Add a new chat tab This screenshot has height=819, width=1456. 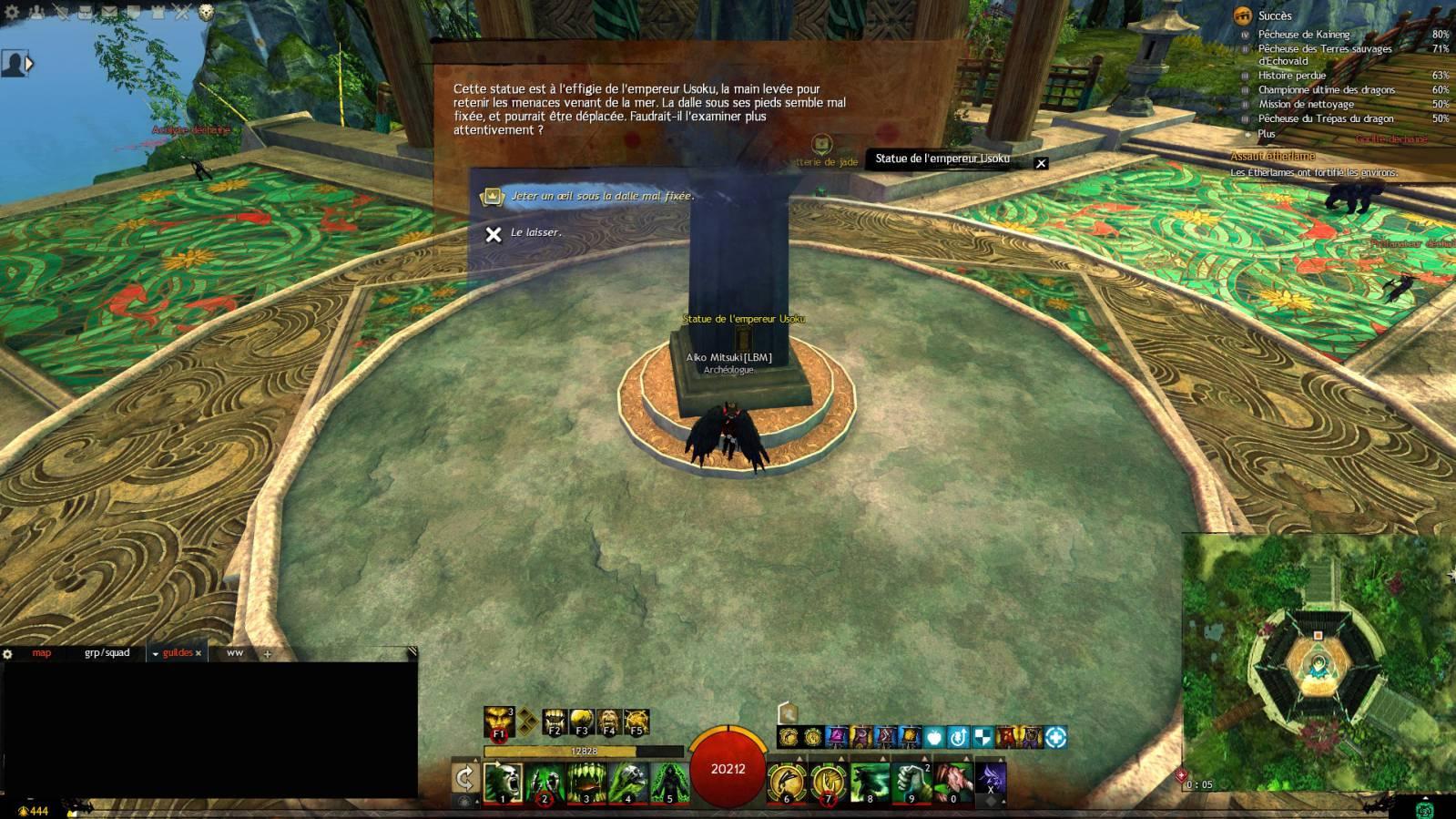pyautogui.click(x=267, y=654)
